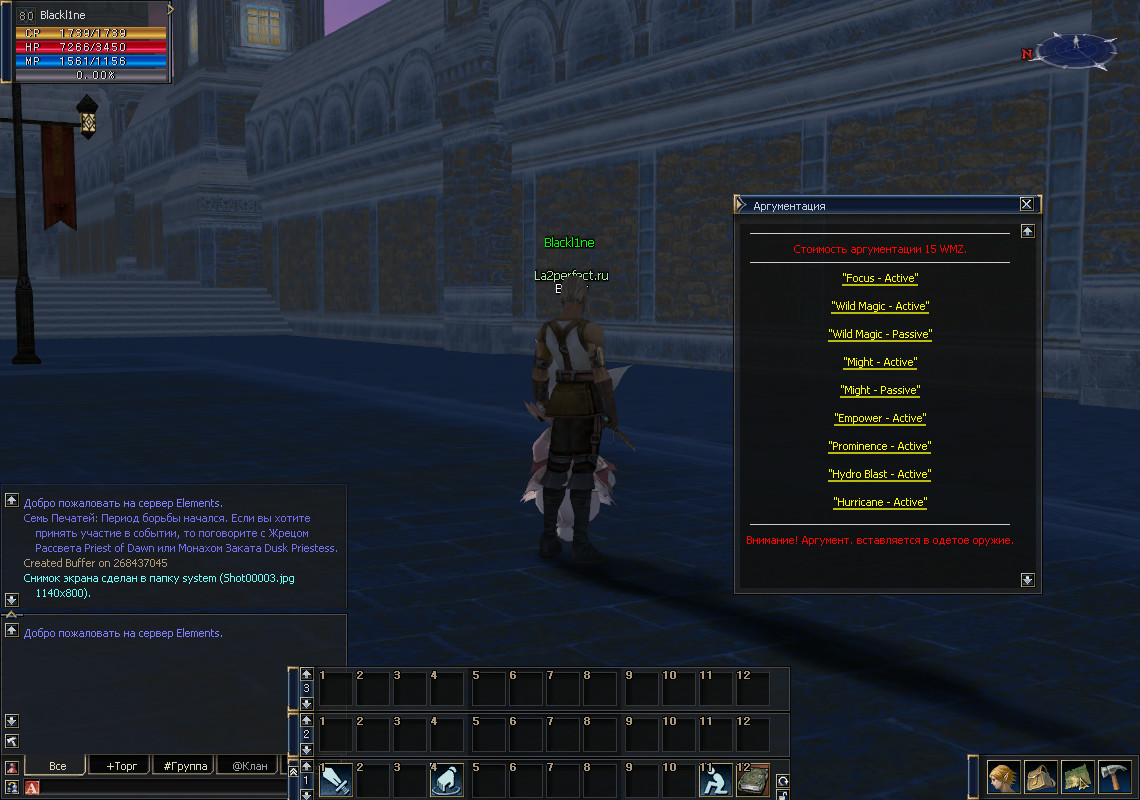Screen dimensions: 1140x800
Task: Choose the "Focus - Active" augmentation
Action: (x=880, y=278)
